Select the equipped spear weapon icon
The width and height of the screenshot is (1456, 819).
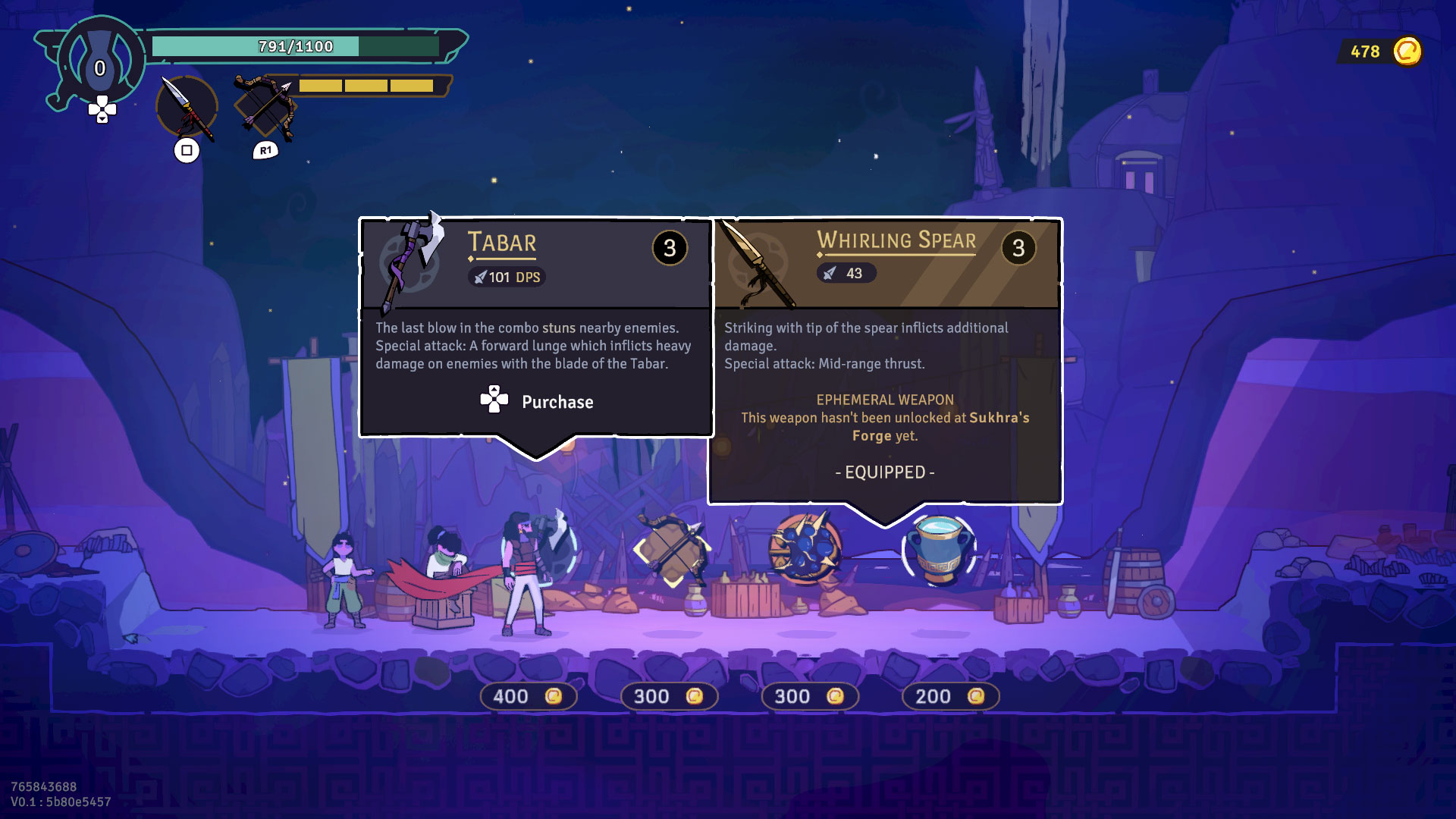pos(187,108)
